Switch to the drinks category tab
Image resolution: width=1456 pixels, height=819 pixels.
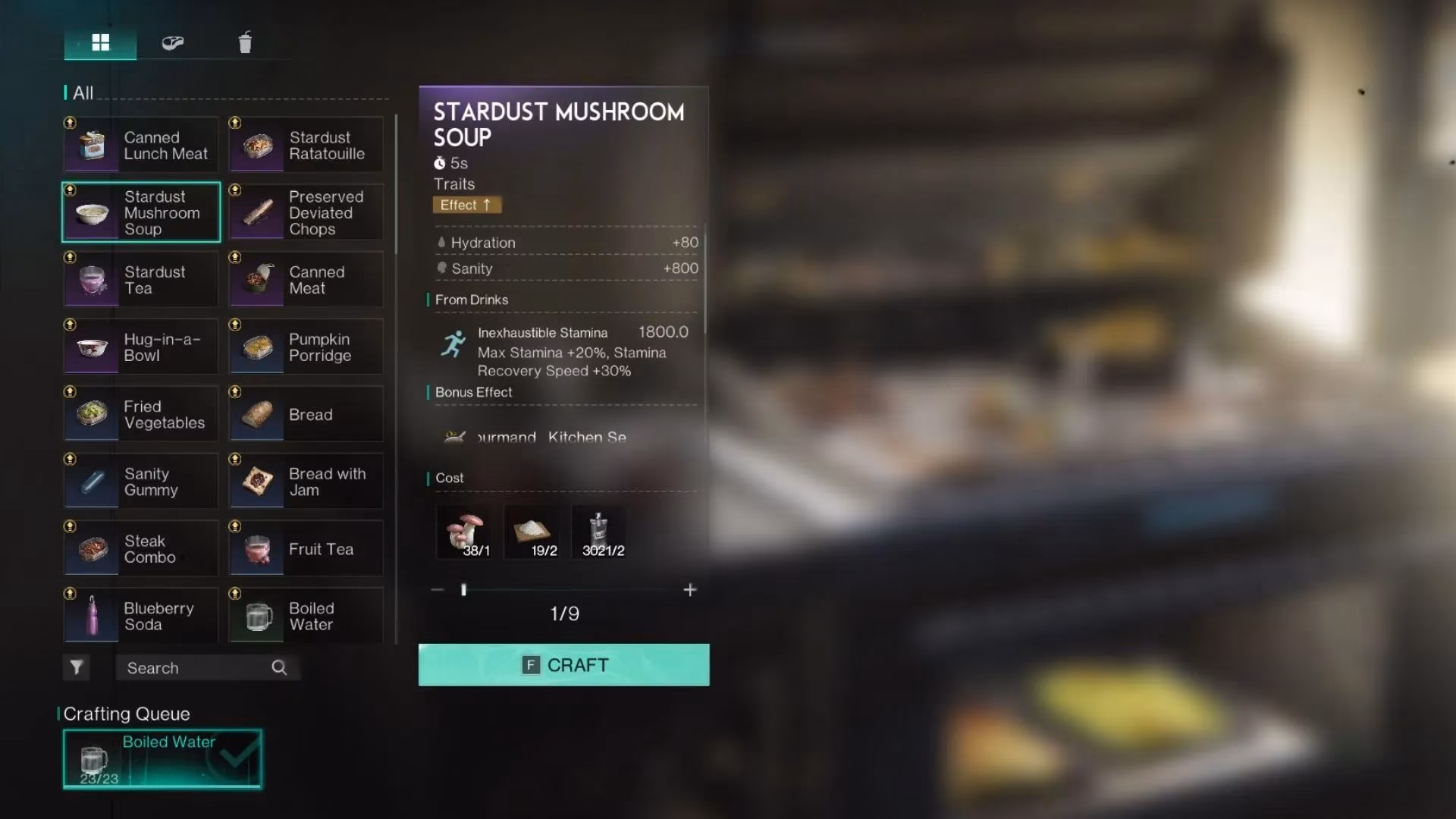point(244,42)
